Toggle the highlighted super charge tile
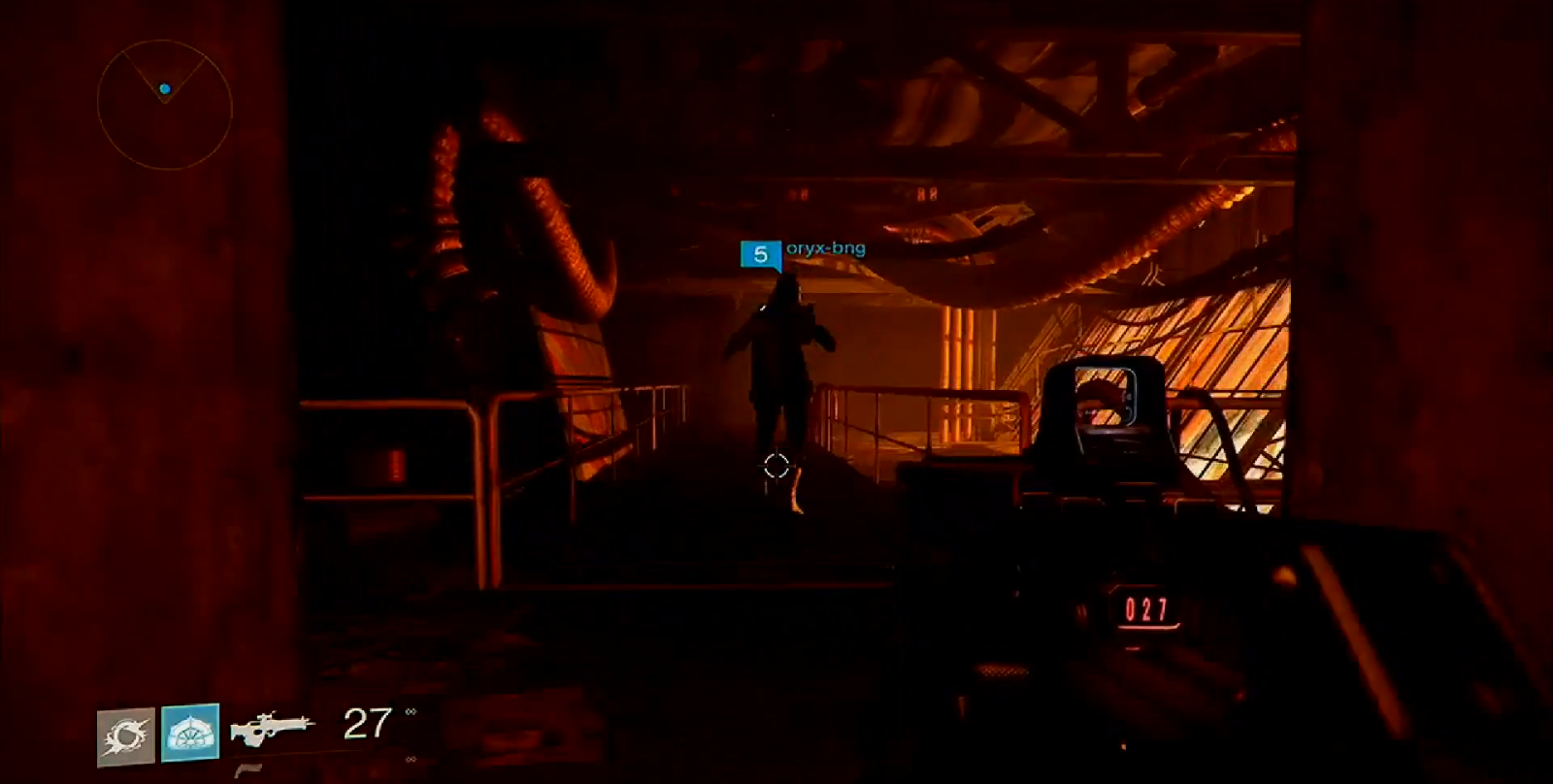Image resolution: width=1553 pixels, height=784 pixels. click(x=191, y=730)
